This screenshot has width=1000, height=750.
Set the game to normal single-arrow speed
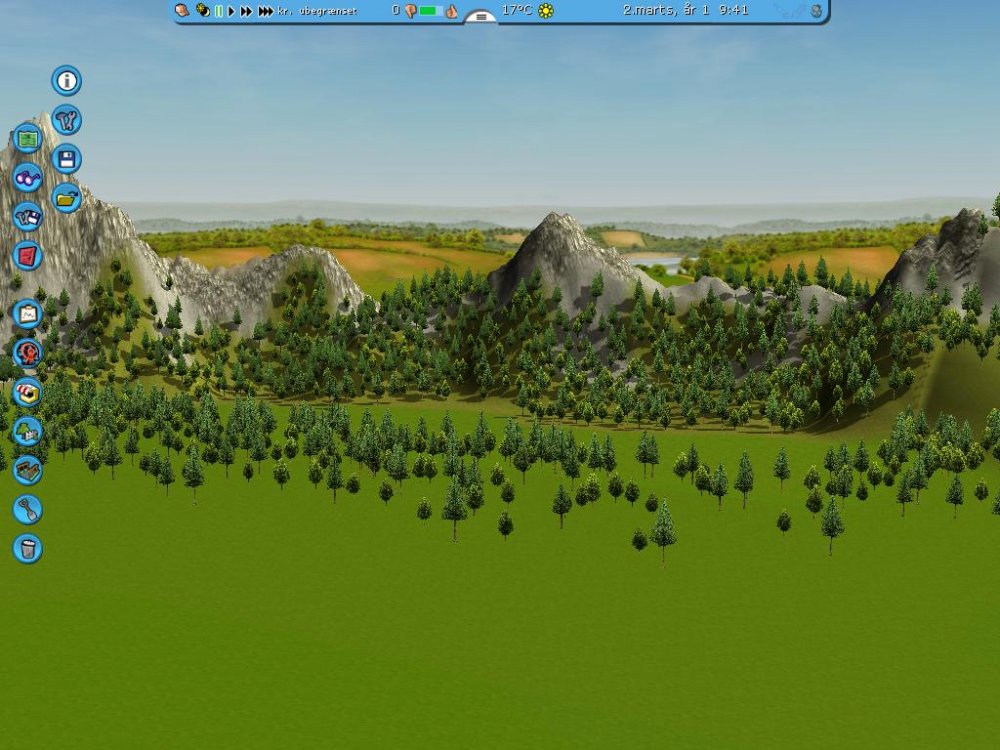(x=231, y=11)
